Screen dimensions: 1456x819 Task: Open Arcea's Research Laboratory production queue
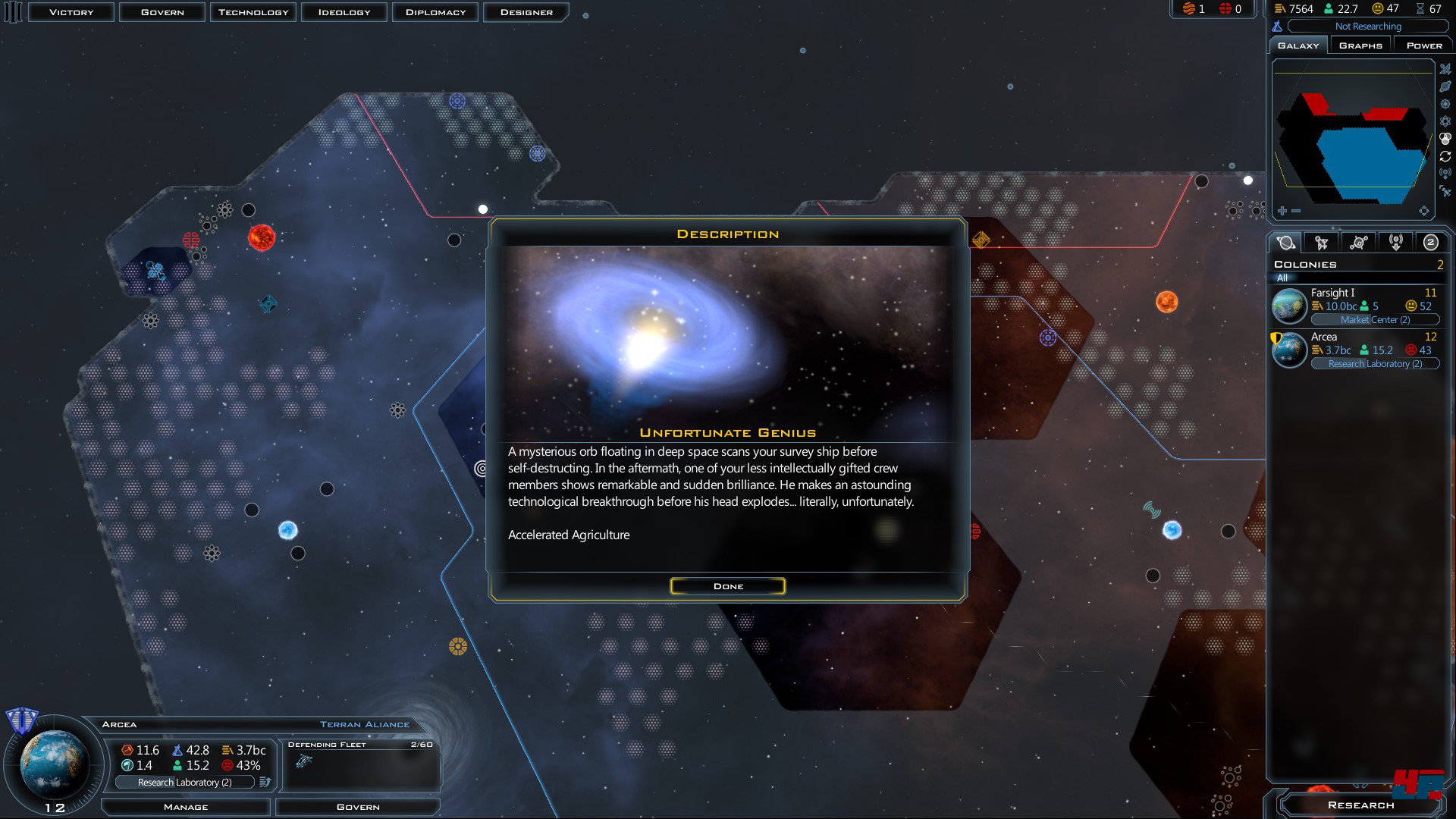point(184,782)
